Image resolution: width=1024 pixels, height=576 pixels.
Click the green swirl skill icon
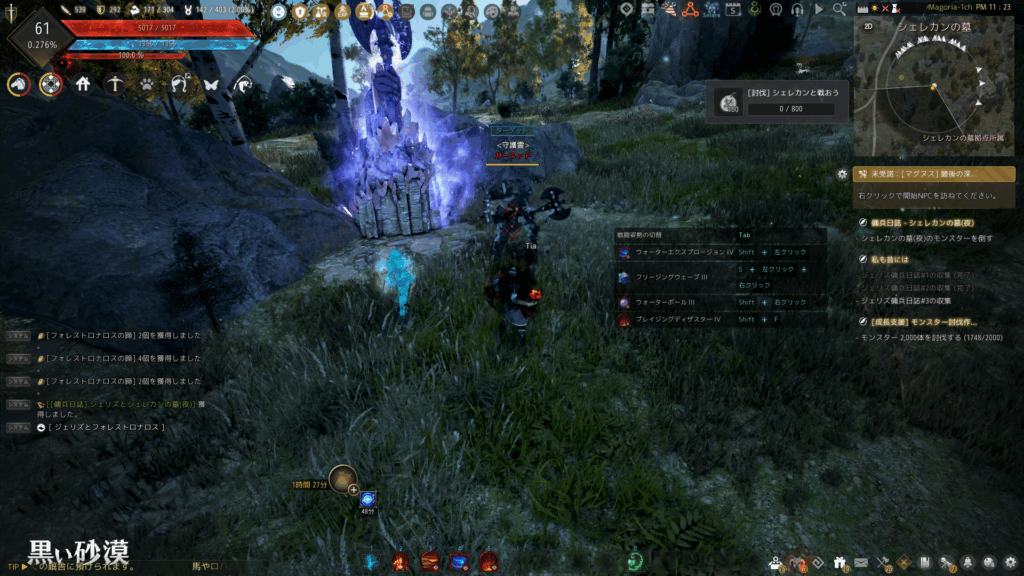(634, 561)
